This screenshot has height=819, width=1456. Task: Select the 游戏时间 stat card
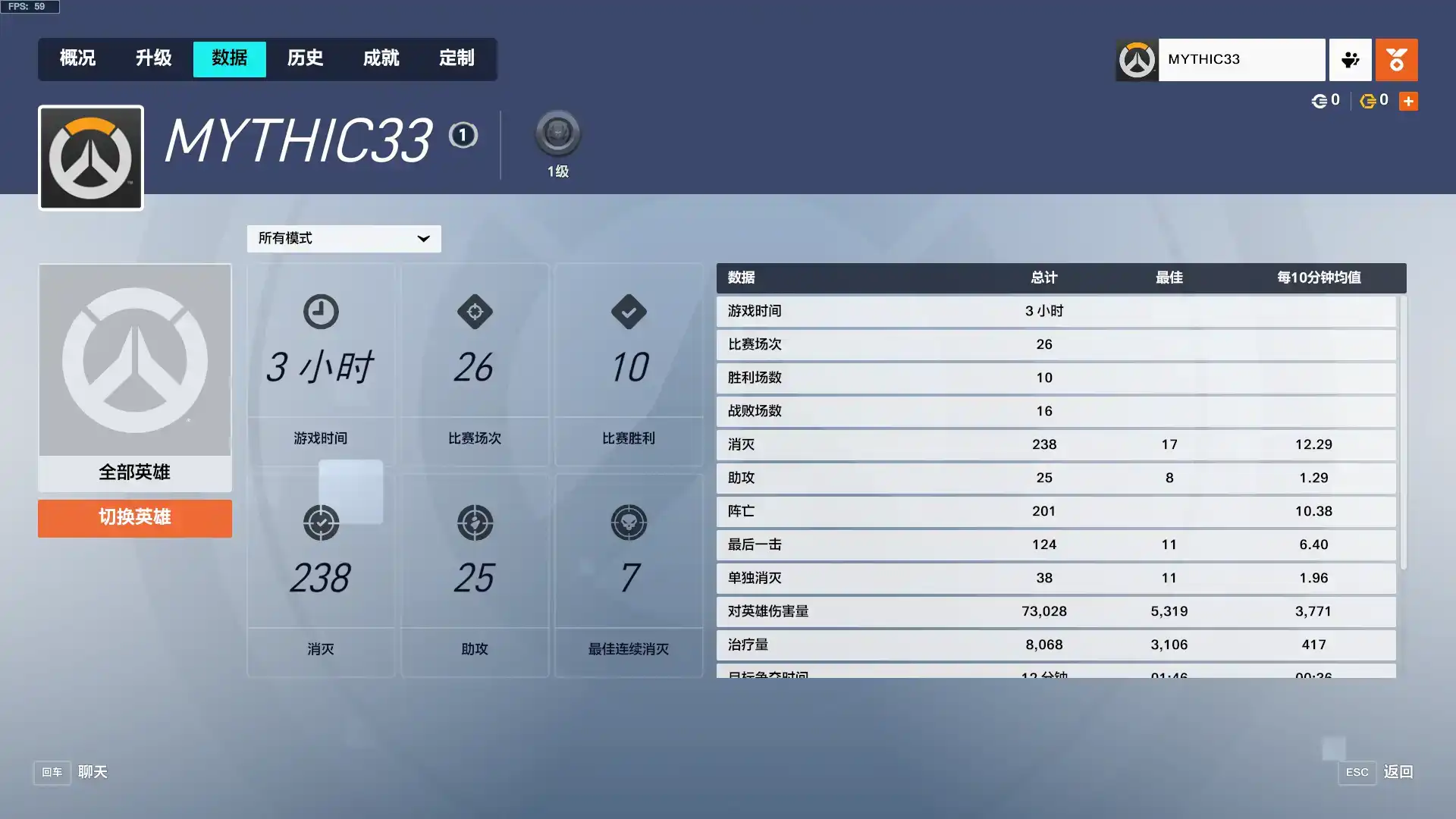coord(321,364)
